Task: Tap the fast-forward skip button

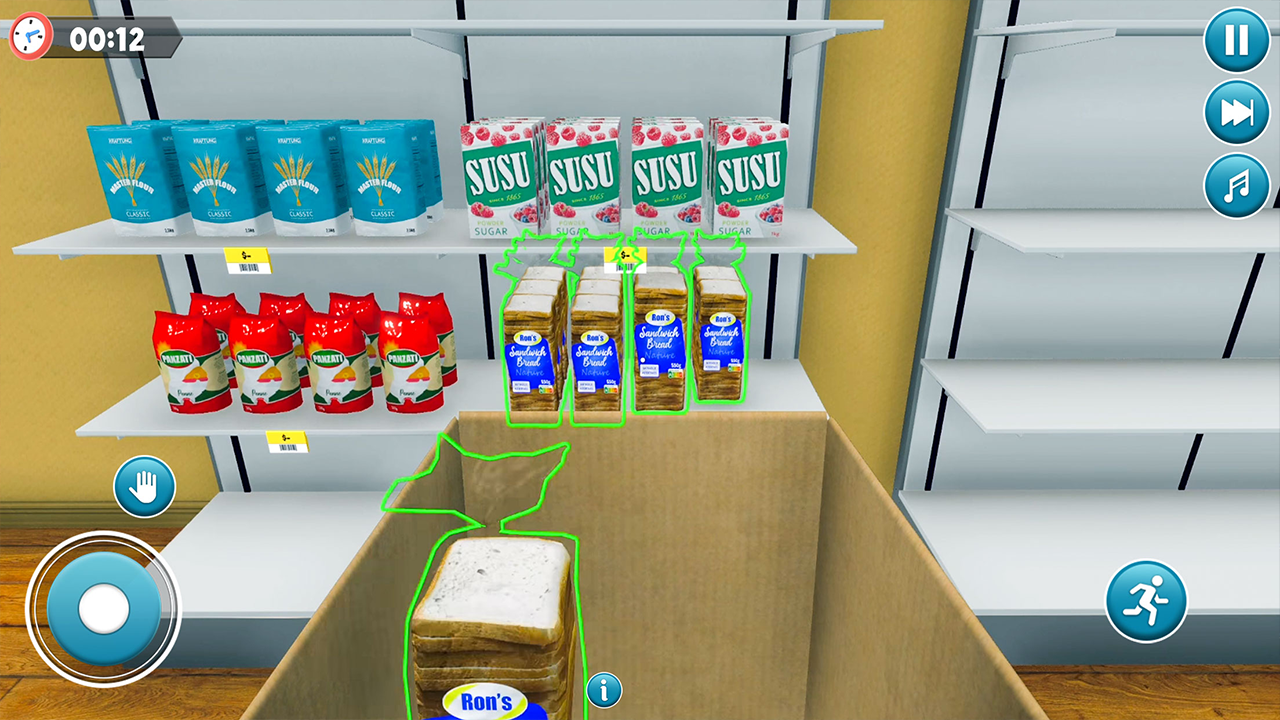Action: coord(1237,111)
